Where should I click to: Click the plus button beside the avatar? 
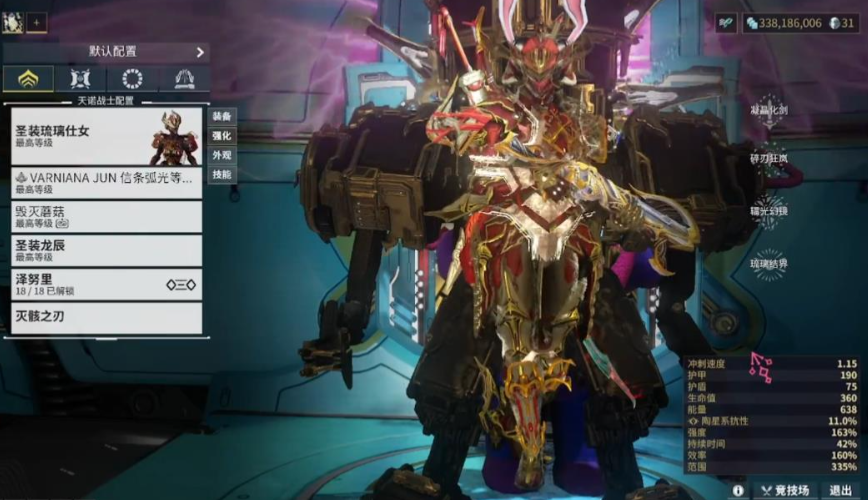(36, 22)
